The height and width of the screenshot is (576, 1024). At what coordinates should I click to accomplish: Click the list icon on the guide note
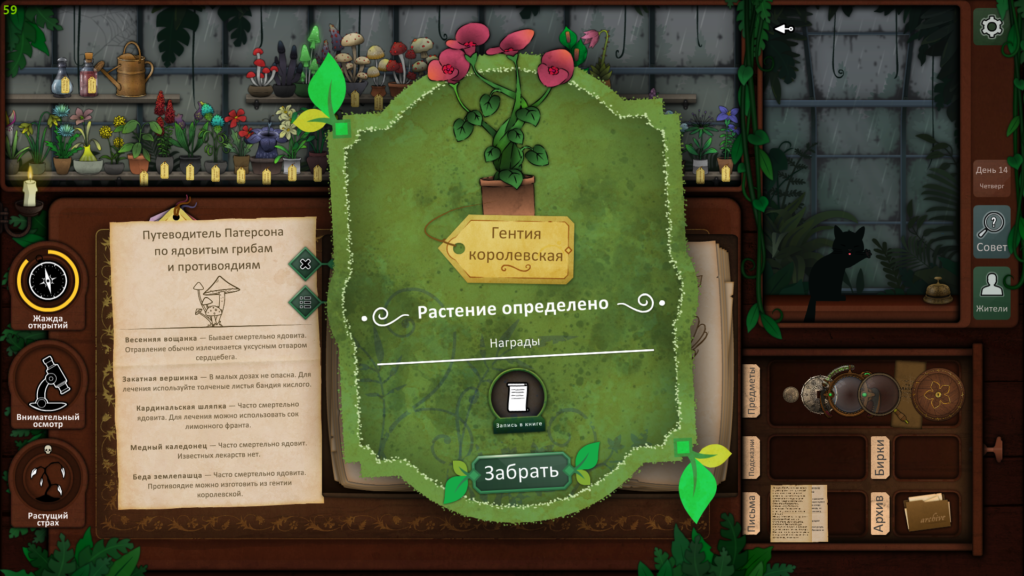tap(305, 300)
